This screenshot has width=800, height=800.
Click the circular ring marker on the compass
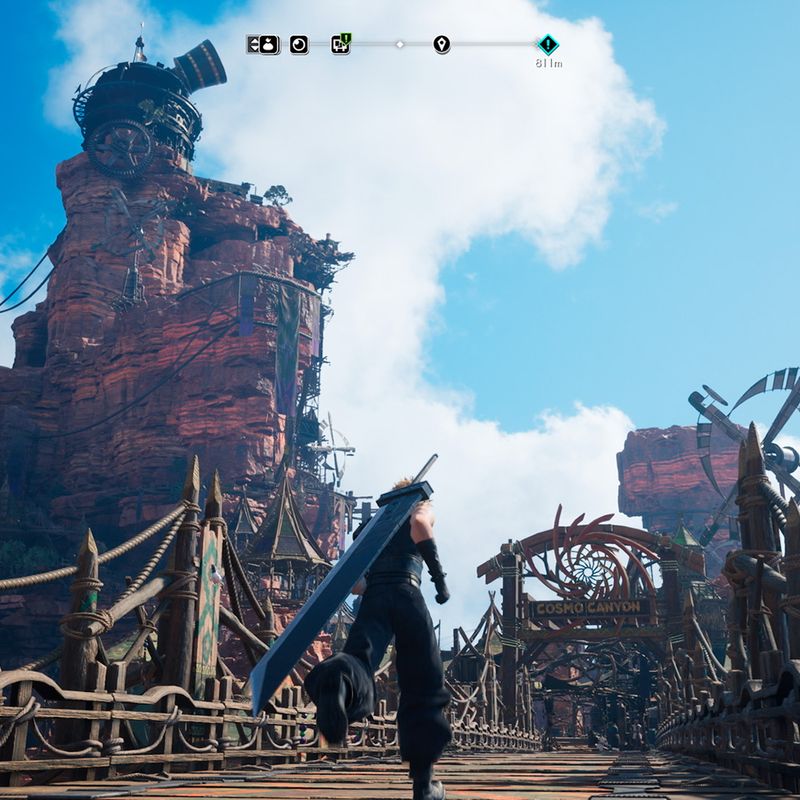click(x=299, y=44)
